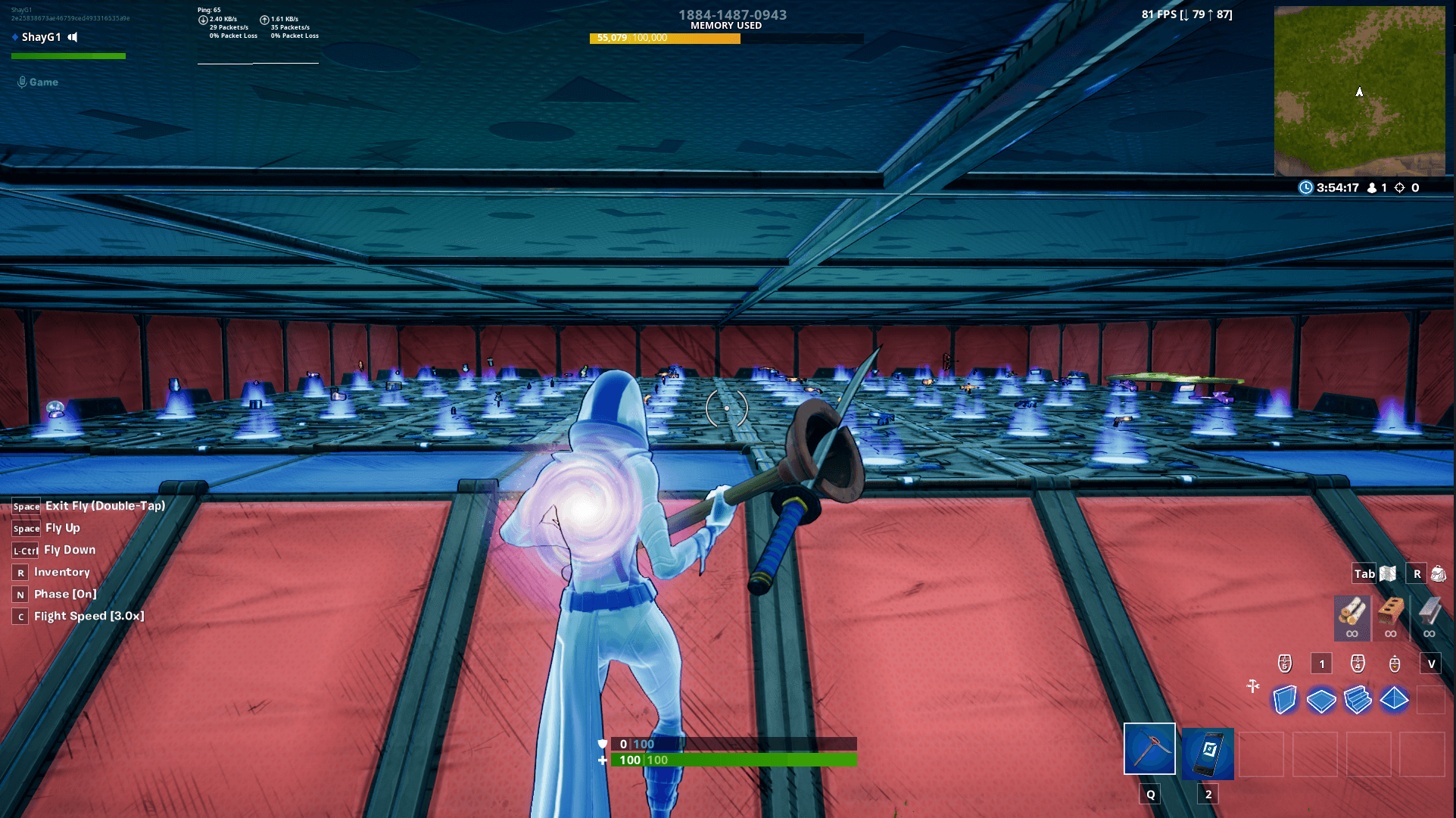Select the wall building piece

tap(1283, 701)
